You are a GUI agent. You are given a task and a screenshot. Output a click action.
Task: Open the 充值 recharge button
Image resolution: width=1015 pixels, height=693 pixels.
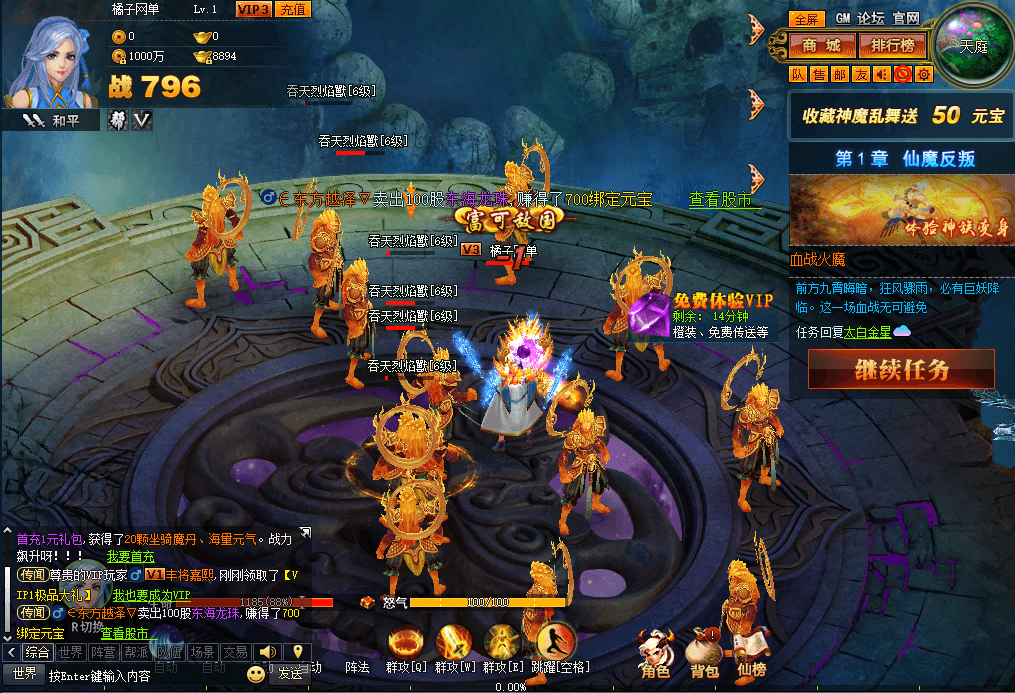(x=293, y=9)
